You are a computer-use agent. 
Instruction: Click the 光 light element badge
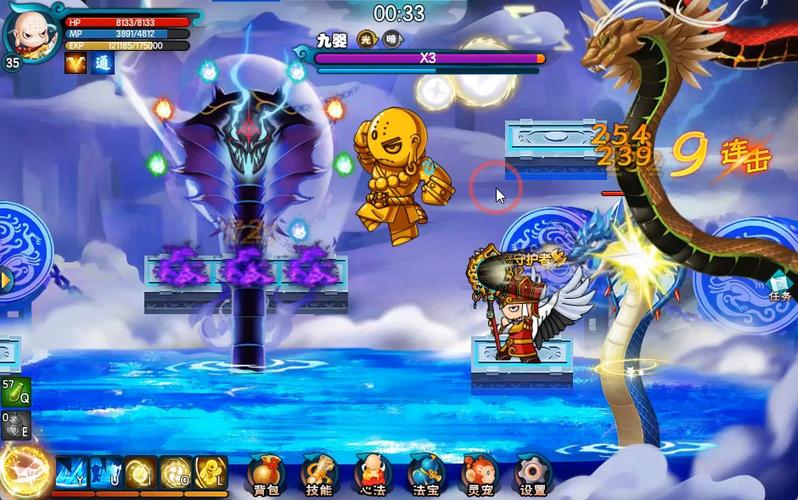(x=366, y=39)
